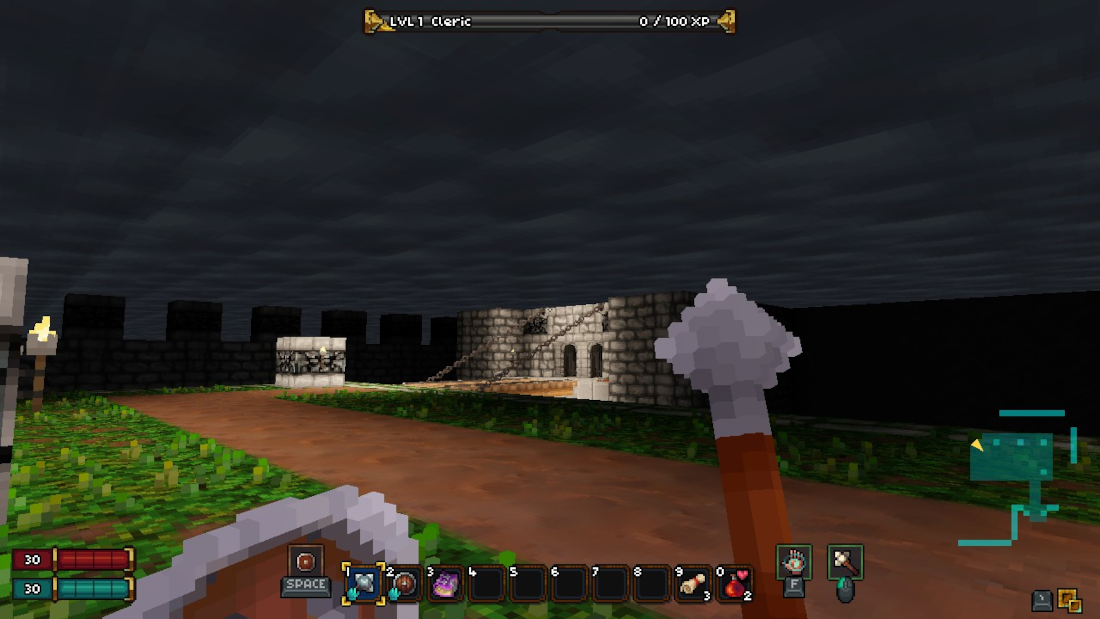Activate the glowing hand spell icon

(794, 561)
